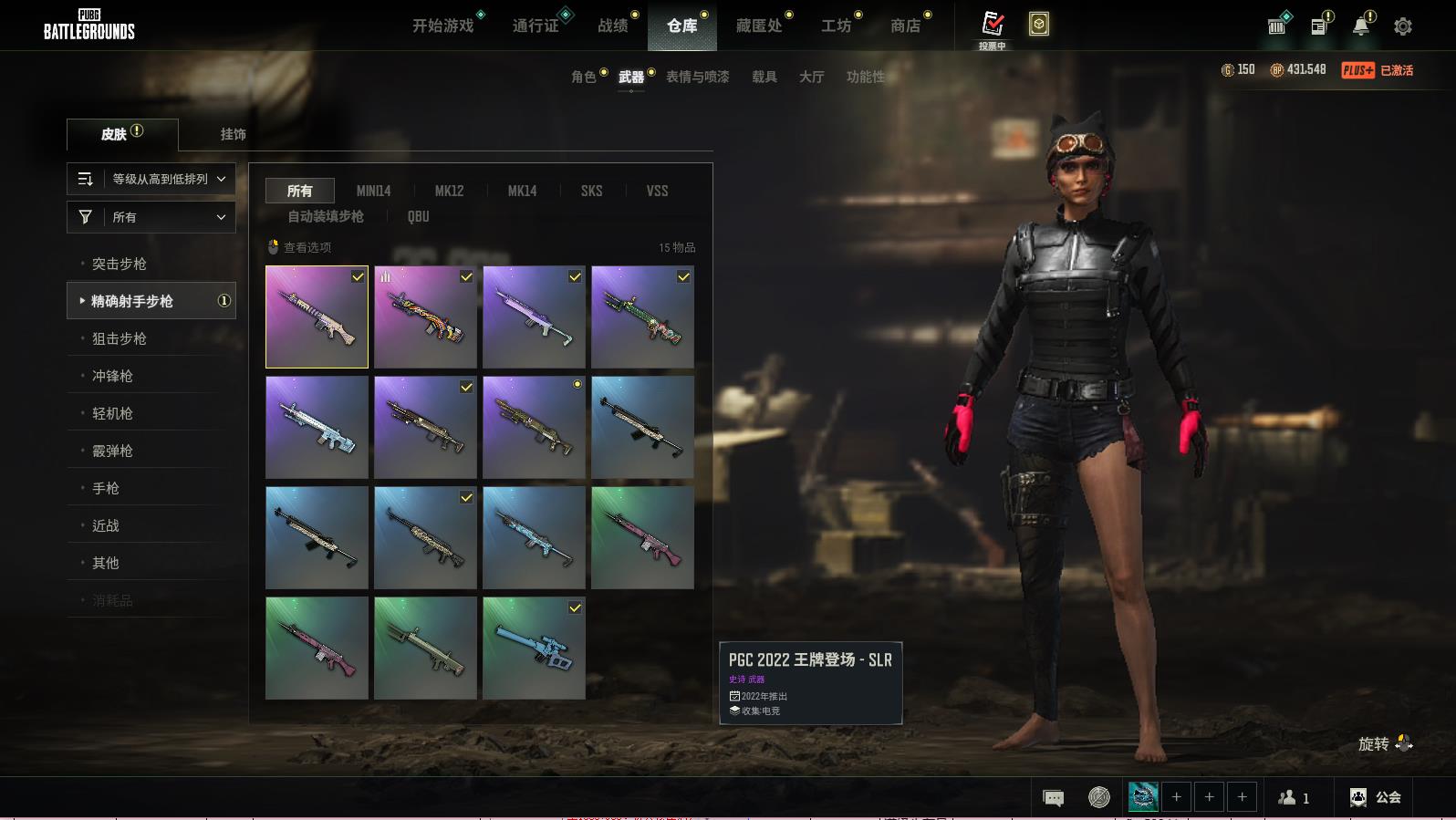
Task: Click the settings gear icon
Action: [x=1403, y=26]
